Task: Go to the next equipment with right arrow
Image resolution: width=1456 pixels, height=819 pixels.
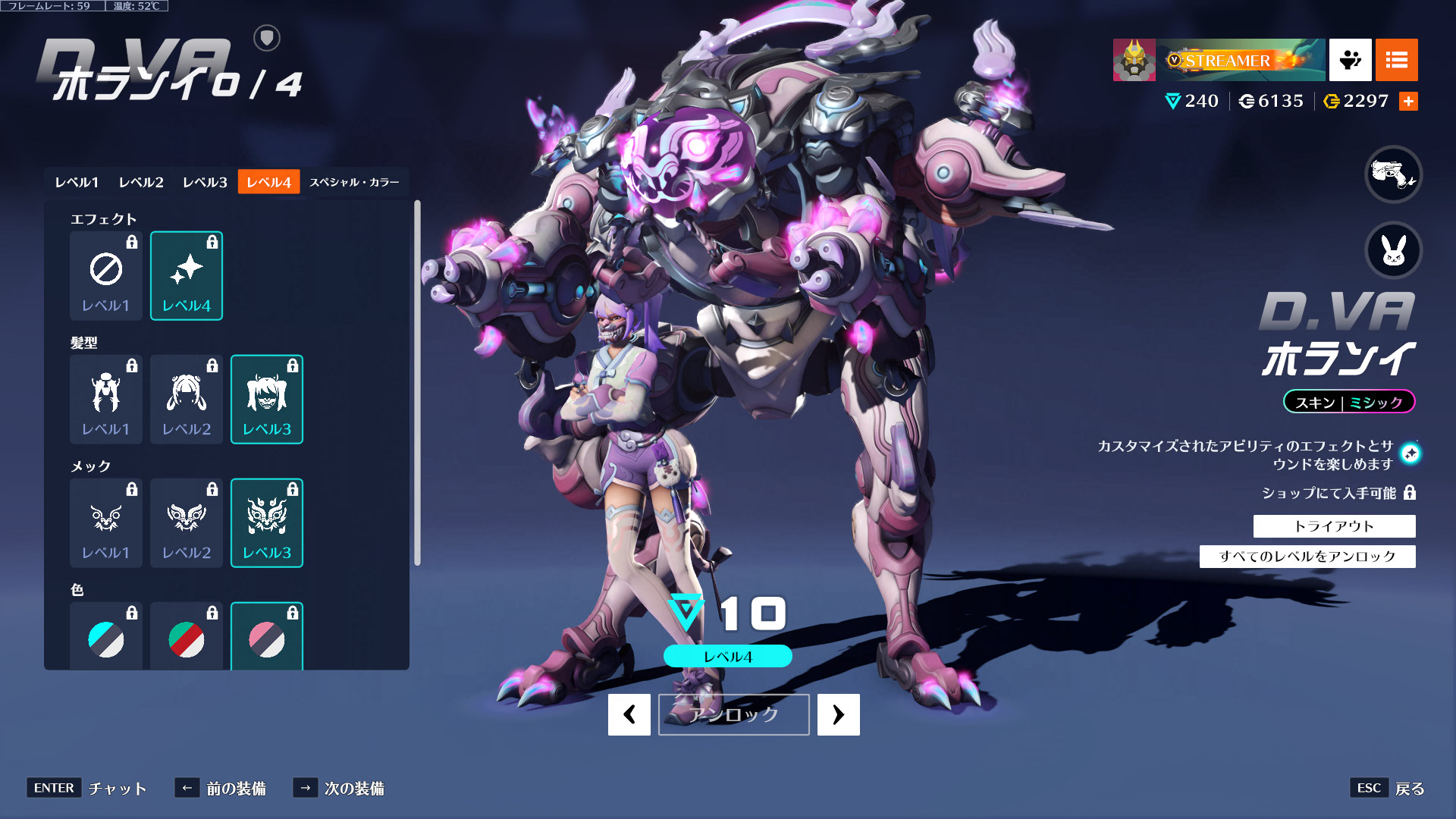Action: coord(838,714)
